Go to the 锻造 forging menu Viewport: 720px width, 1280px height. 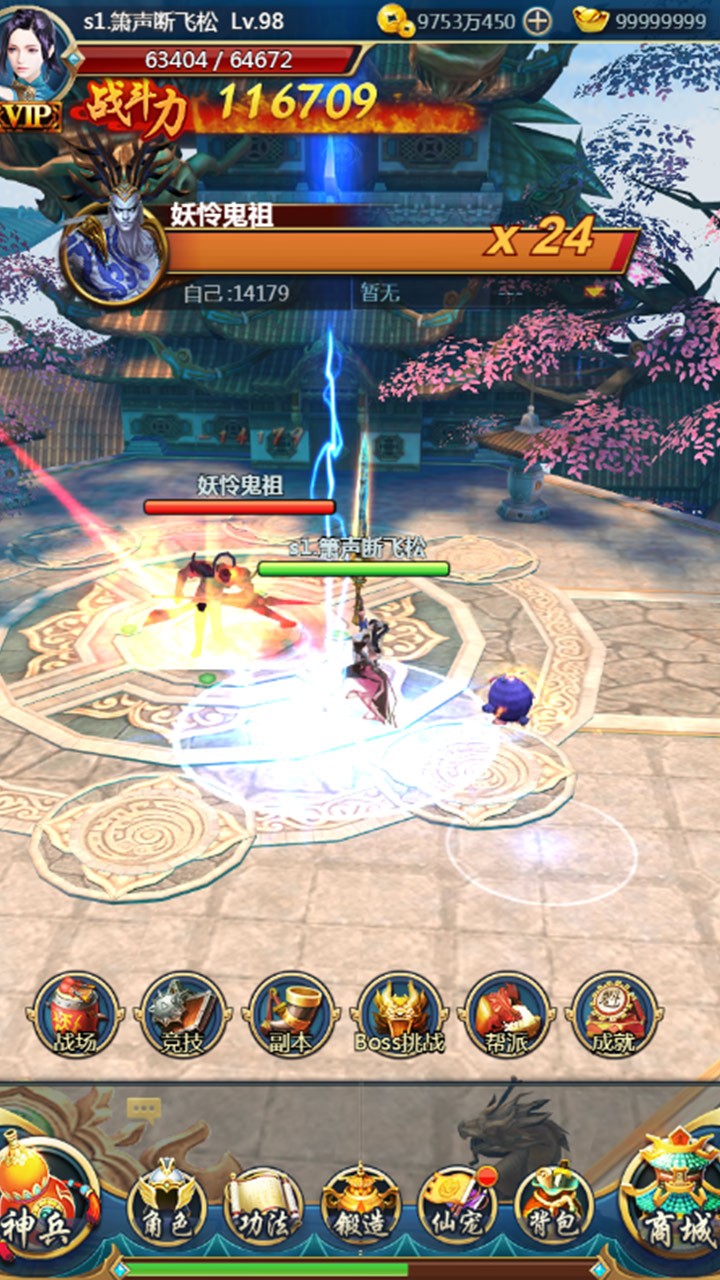[360, 1203]
